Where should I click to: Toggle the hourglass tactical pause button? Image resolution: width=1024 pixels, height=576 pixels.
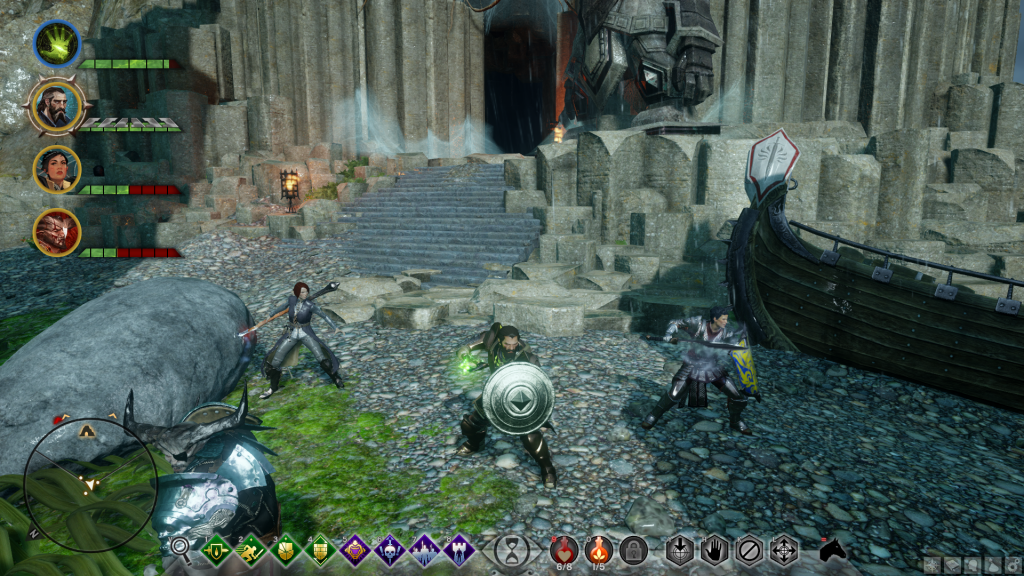click(512, 549)
